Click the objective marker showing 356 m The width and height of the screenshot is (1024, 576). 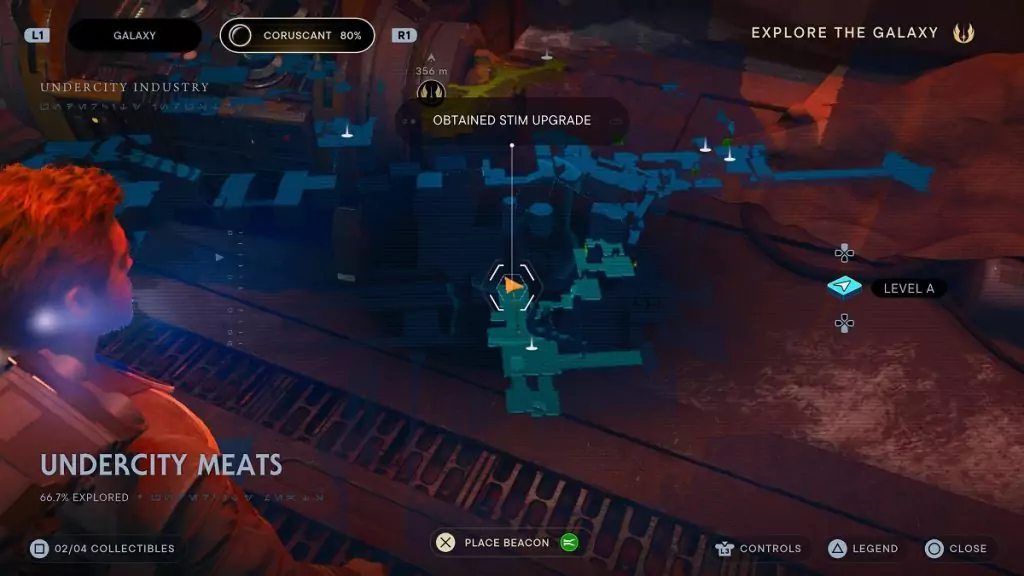(x=431, y=92)
